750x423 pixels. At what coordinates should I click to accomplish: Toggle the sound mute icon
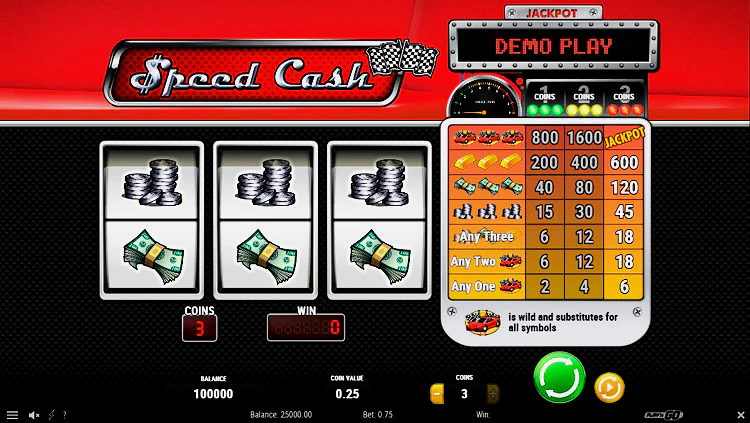coord(34,415)
